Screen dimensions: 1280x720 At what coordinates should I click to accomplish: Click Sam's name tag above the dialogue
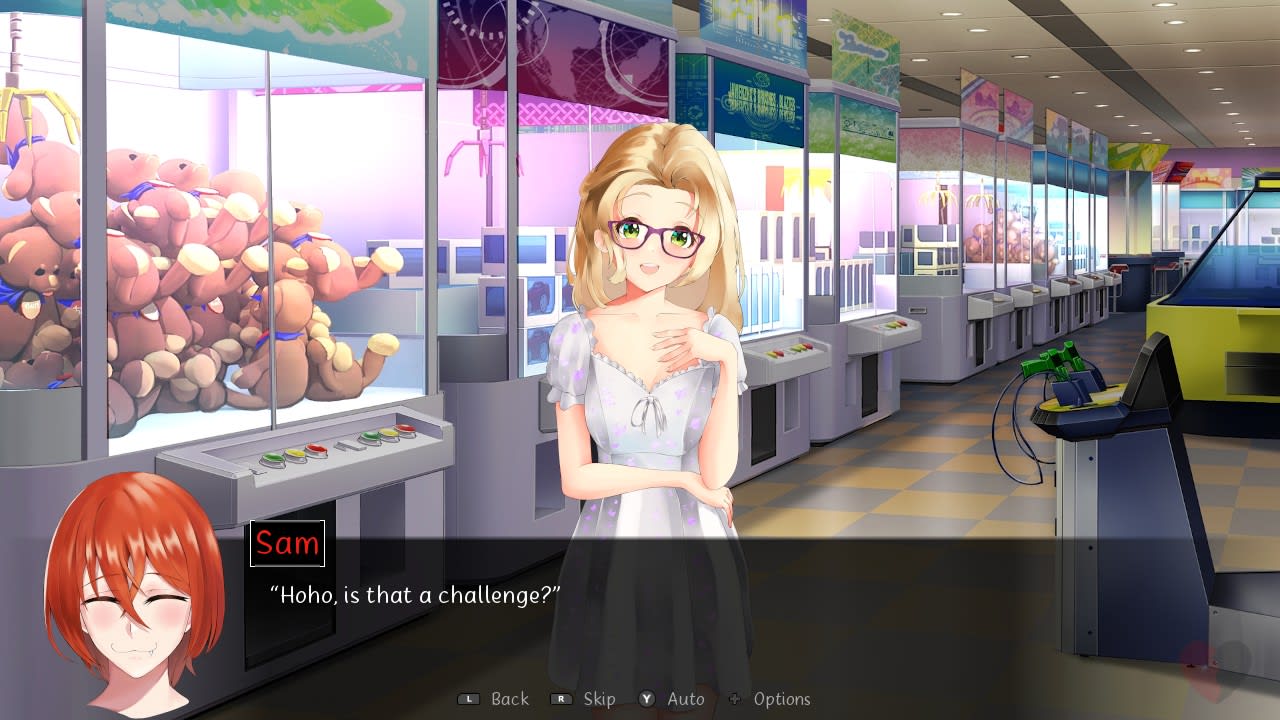(x=286, y=544)
